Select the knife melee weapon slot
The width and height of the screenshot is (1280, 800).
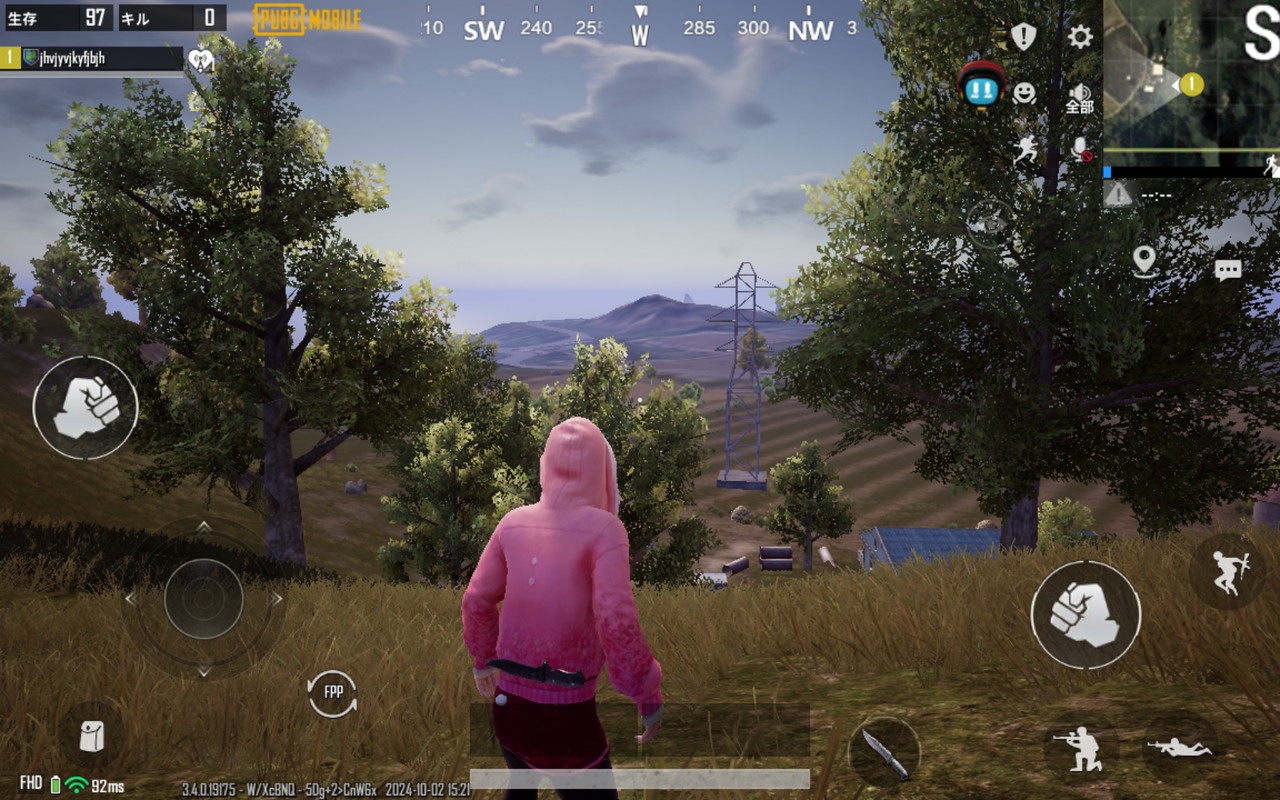point(884,752)
